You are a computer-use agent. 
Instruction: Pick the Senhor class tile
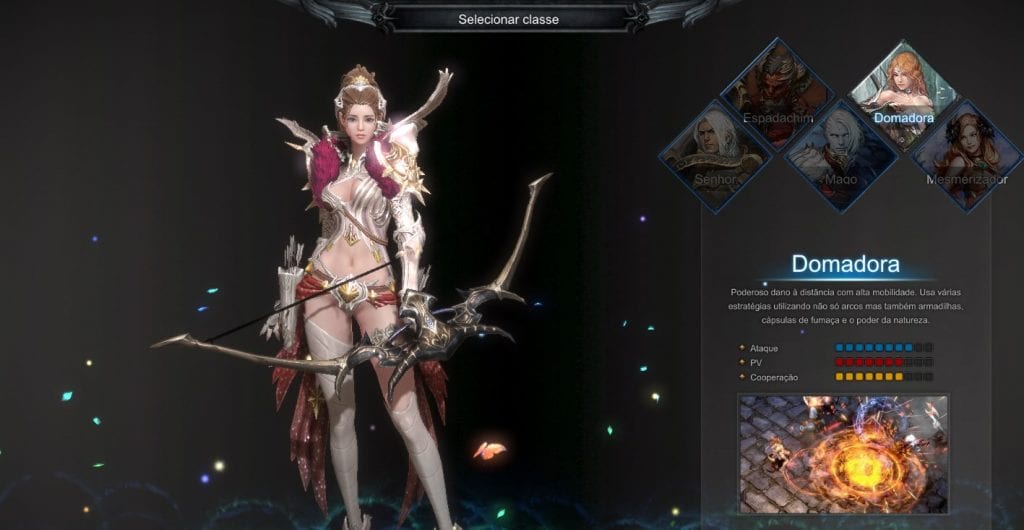pyautogui.click(x=716, y=155)
